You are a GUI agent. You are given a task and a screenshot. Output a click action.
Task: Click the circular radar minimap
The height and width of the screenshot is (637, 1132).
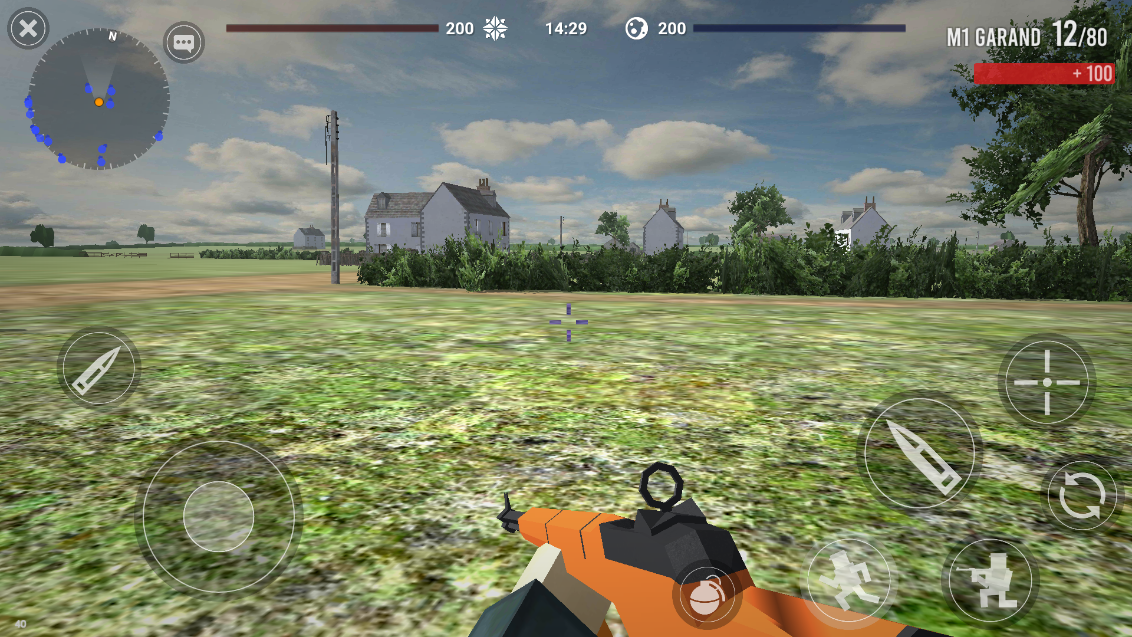point(98,99)
